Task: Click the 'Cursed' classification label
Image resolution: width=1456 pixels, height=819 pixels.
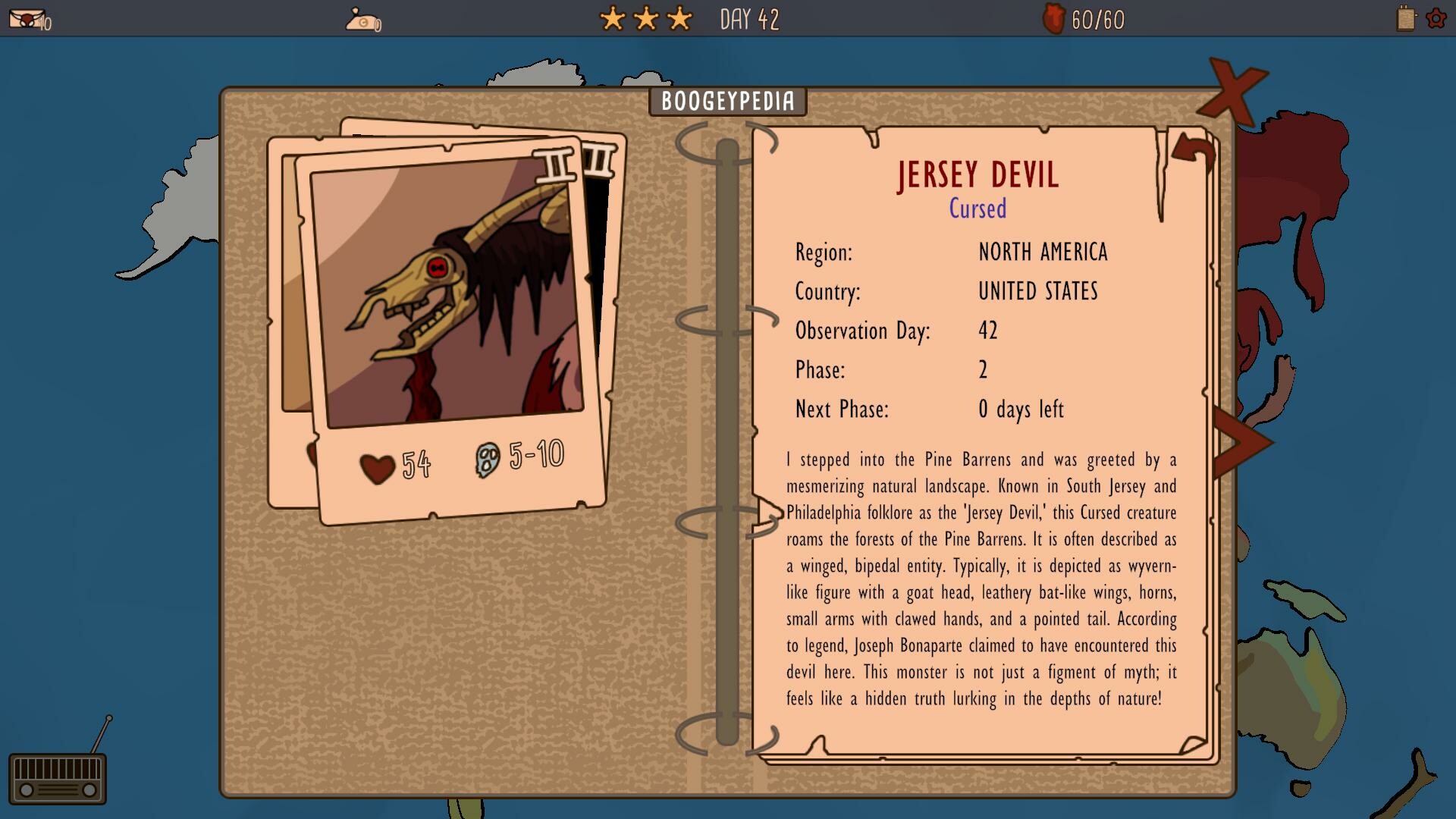Action: point(977,209)
